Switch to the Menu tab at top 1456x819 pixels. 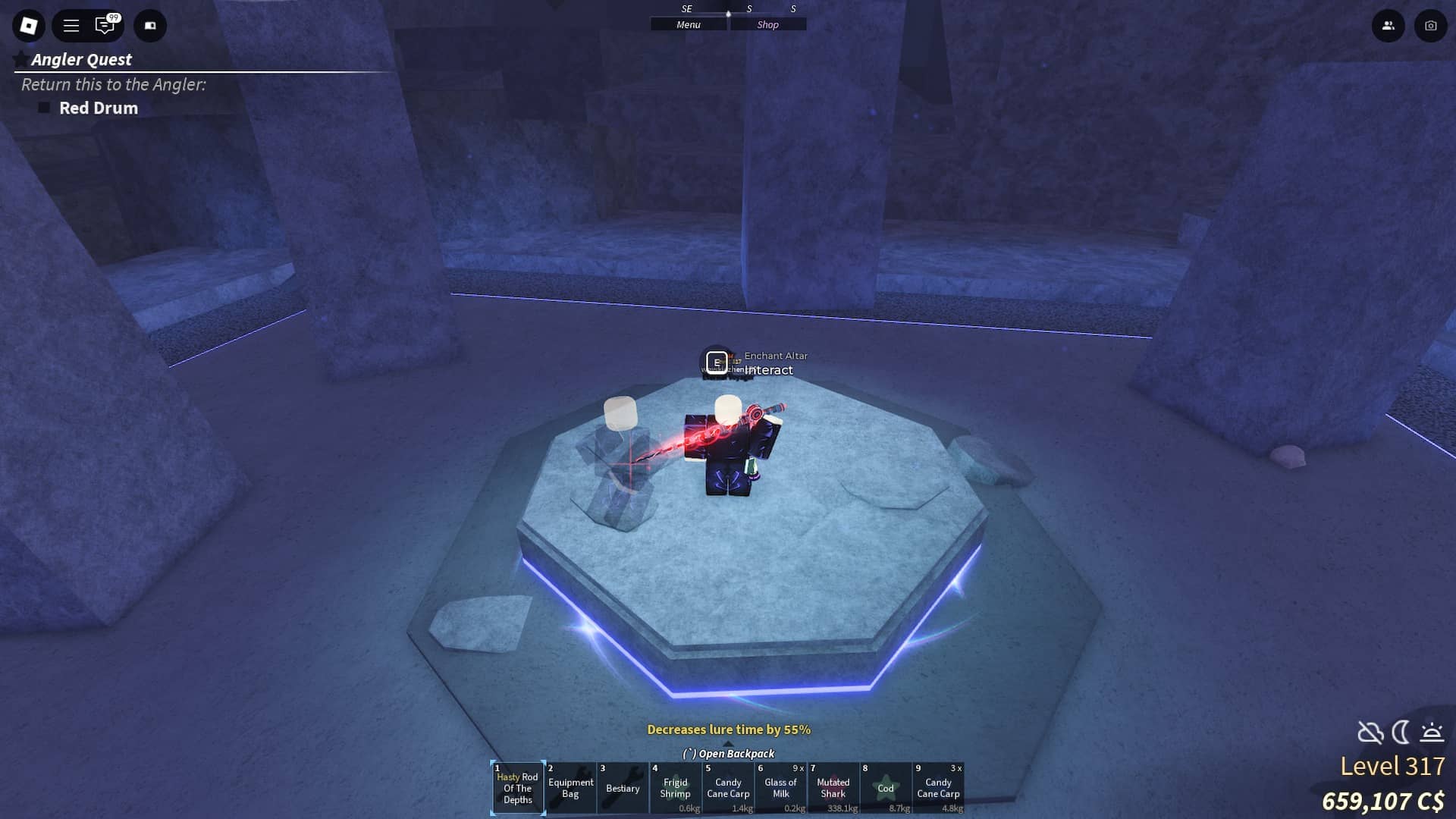(687, 24)
